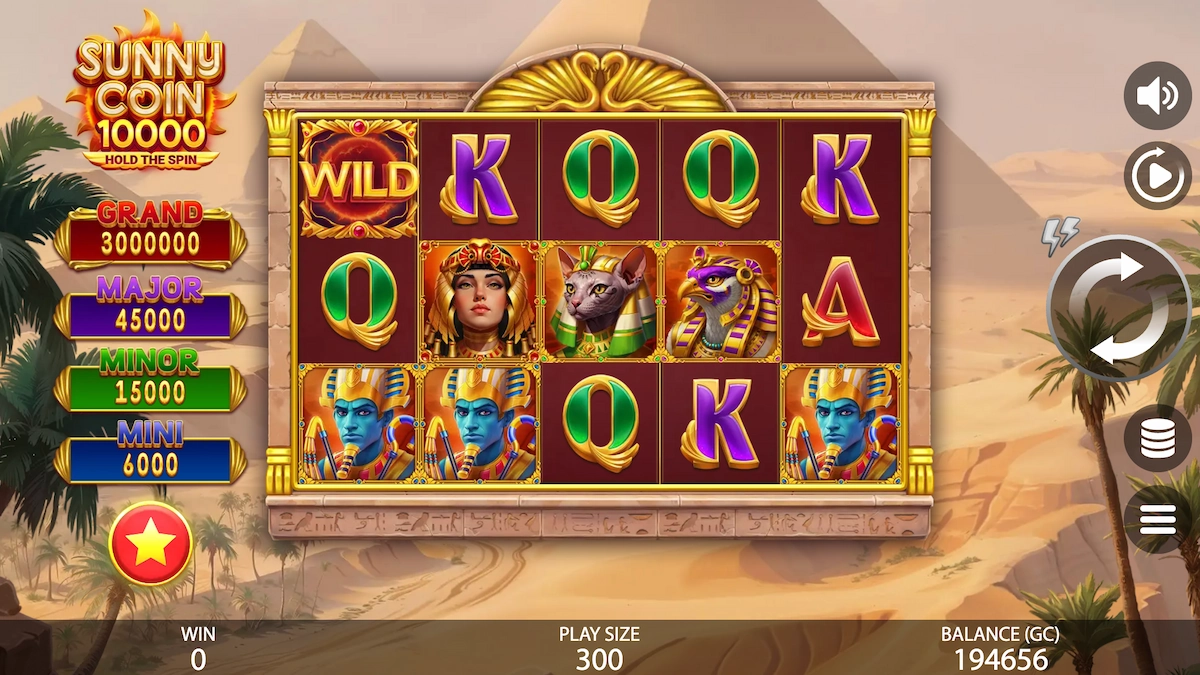1200x675 pixels.
Task: Click the red star button
Action: pos(150,543)
